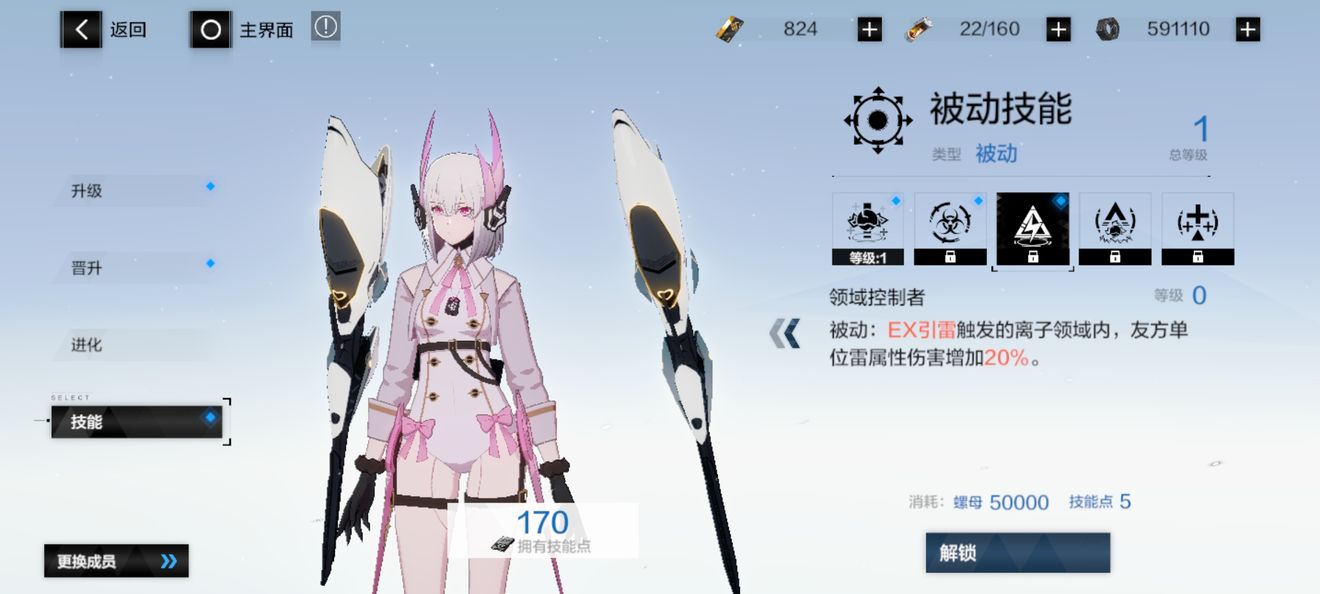Add more nuts next to 591110
The width and height of the screenshot is (1320, 594).
(1247, 30)
